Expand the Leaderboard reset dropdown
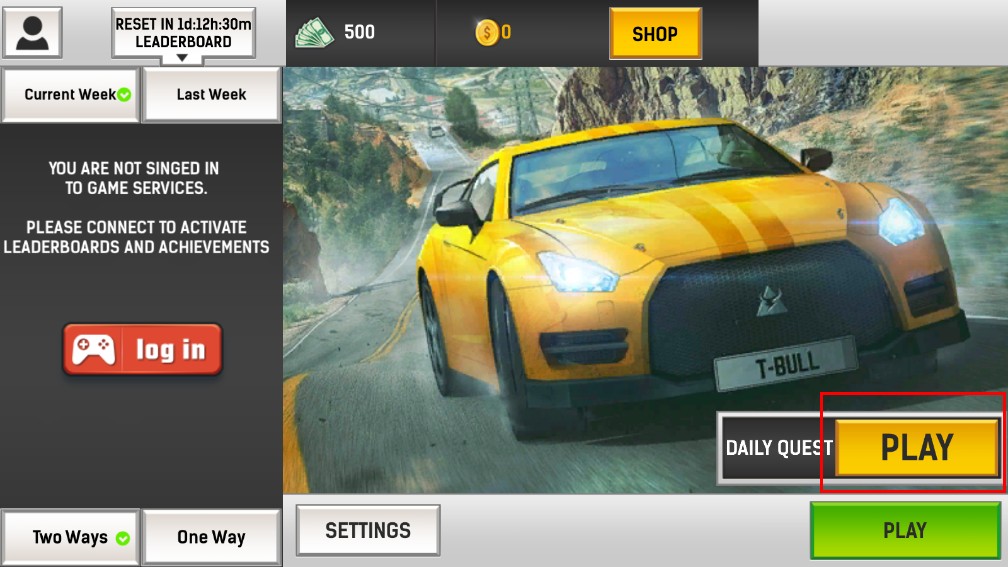Image resolution: width=1008 pixels, height=567 pixels. (x=183, y=34)
